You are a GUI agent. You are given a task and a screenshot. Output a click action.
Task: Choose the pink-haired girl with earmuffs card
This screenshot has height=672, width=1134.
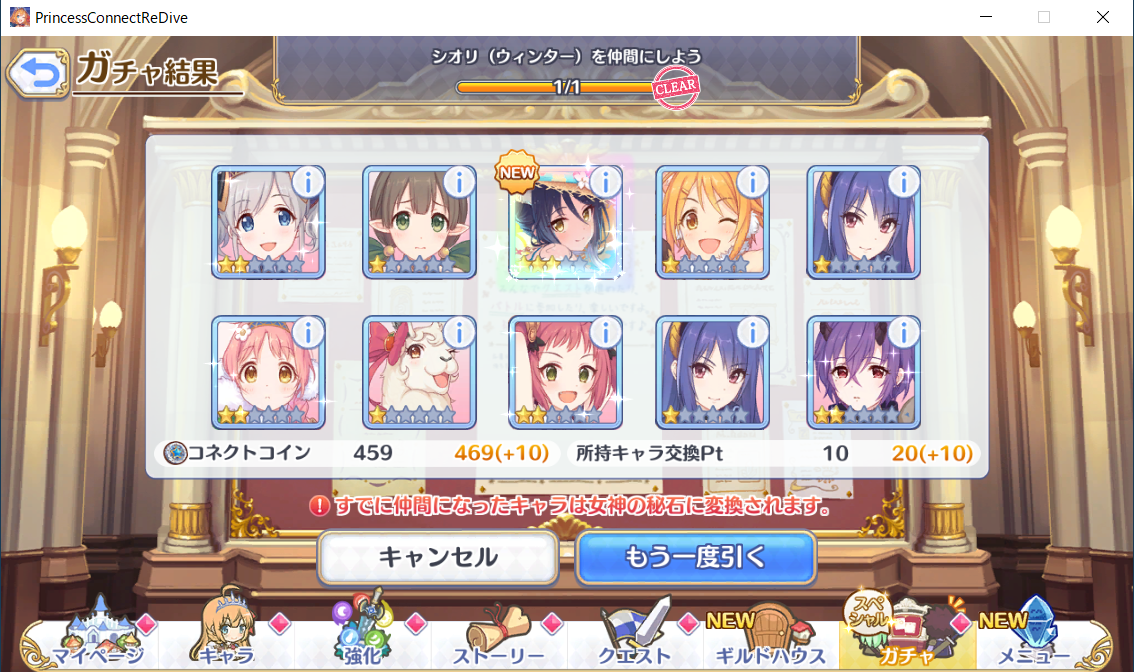[x=268, y=372]
